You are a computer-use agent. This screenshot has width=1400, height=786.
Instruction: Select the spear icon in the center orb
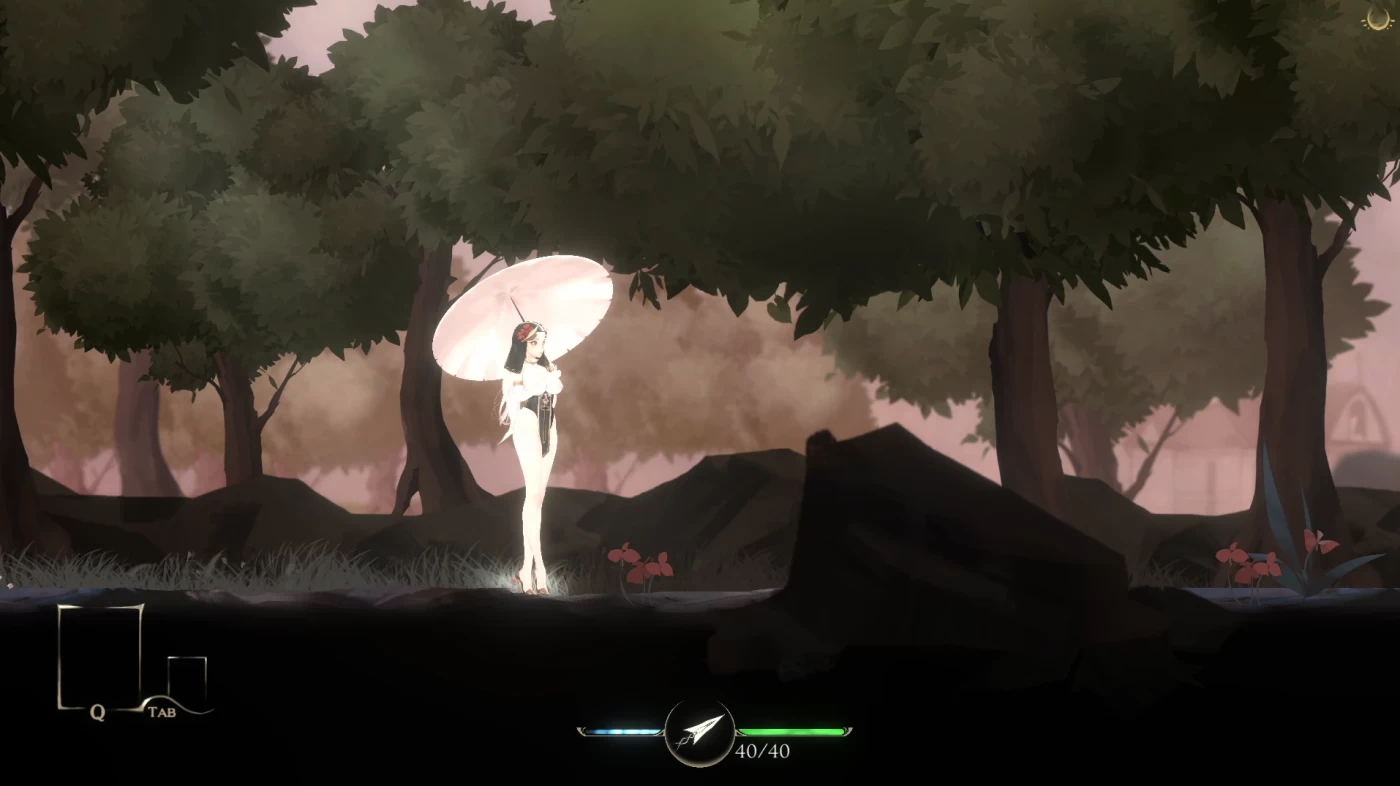click(x=700, y=729)
